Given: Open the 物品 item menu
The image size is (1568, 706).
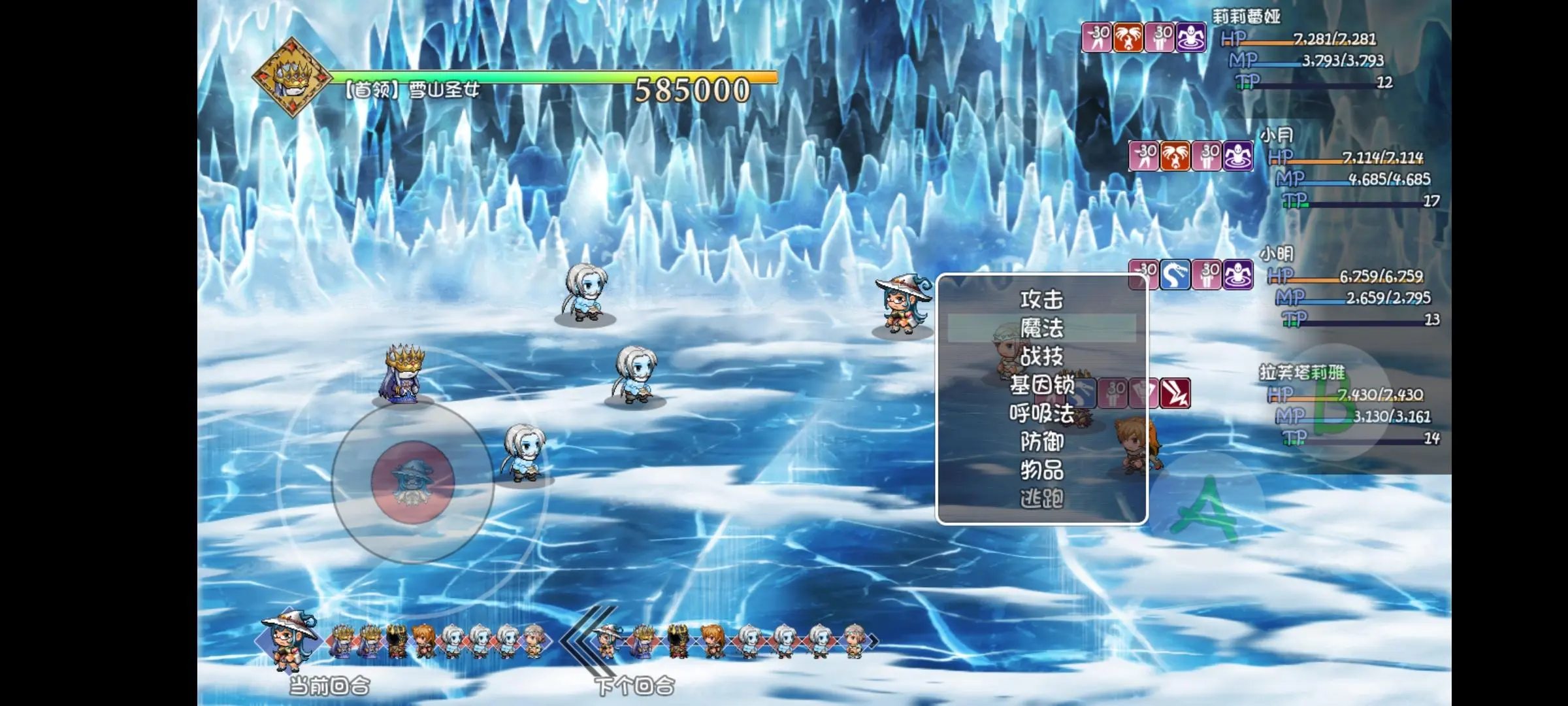Looking at the screenshot, I should coord(1041,470).
